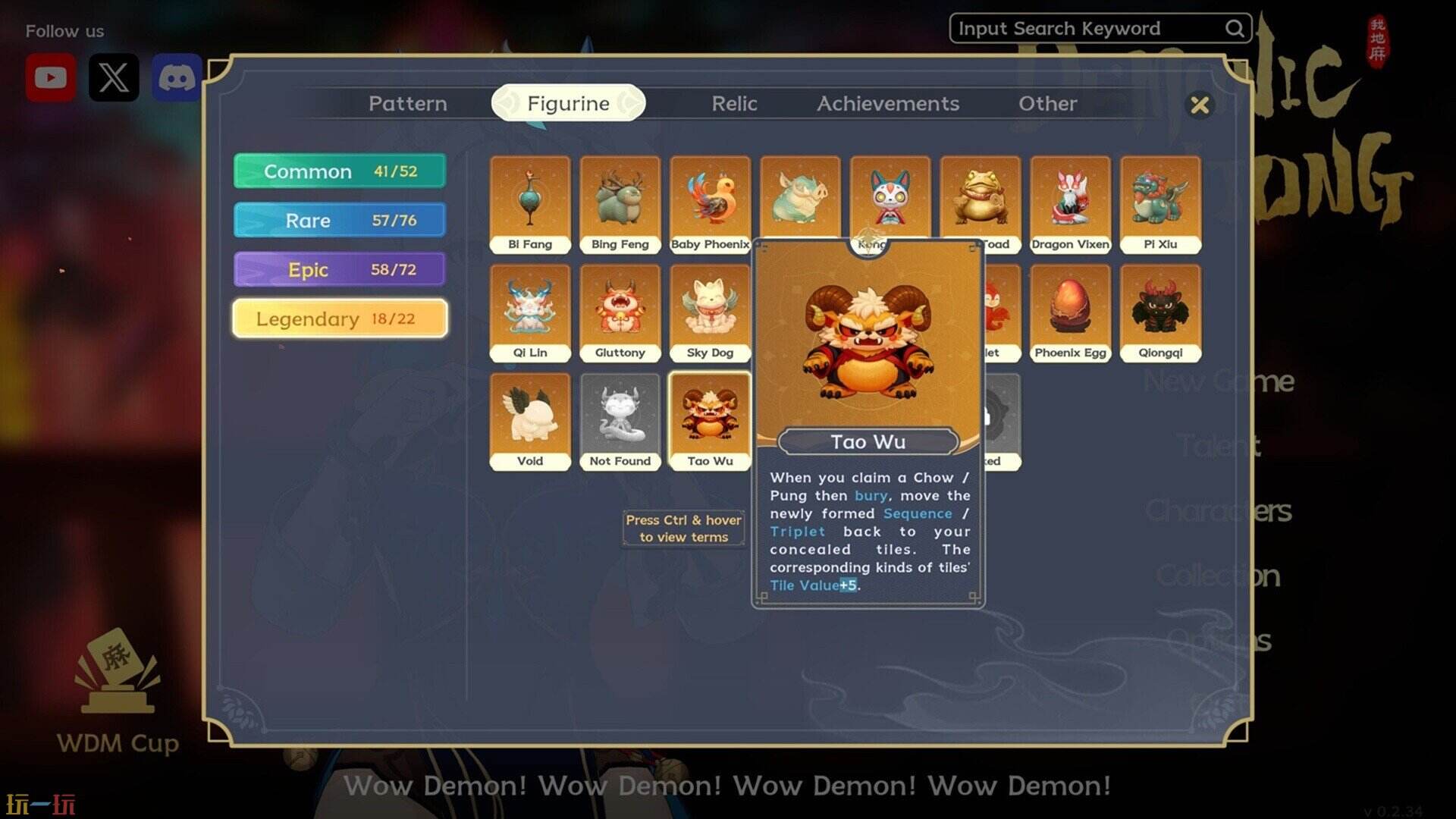This screenshot has height=819, width=1456.
Task: Show Epic figurines
Action: click(x=340, y=270)
